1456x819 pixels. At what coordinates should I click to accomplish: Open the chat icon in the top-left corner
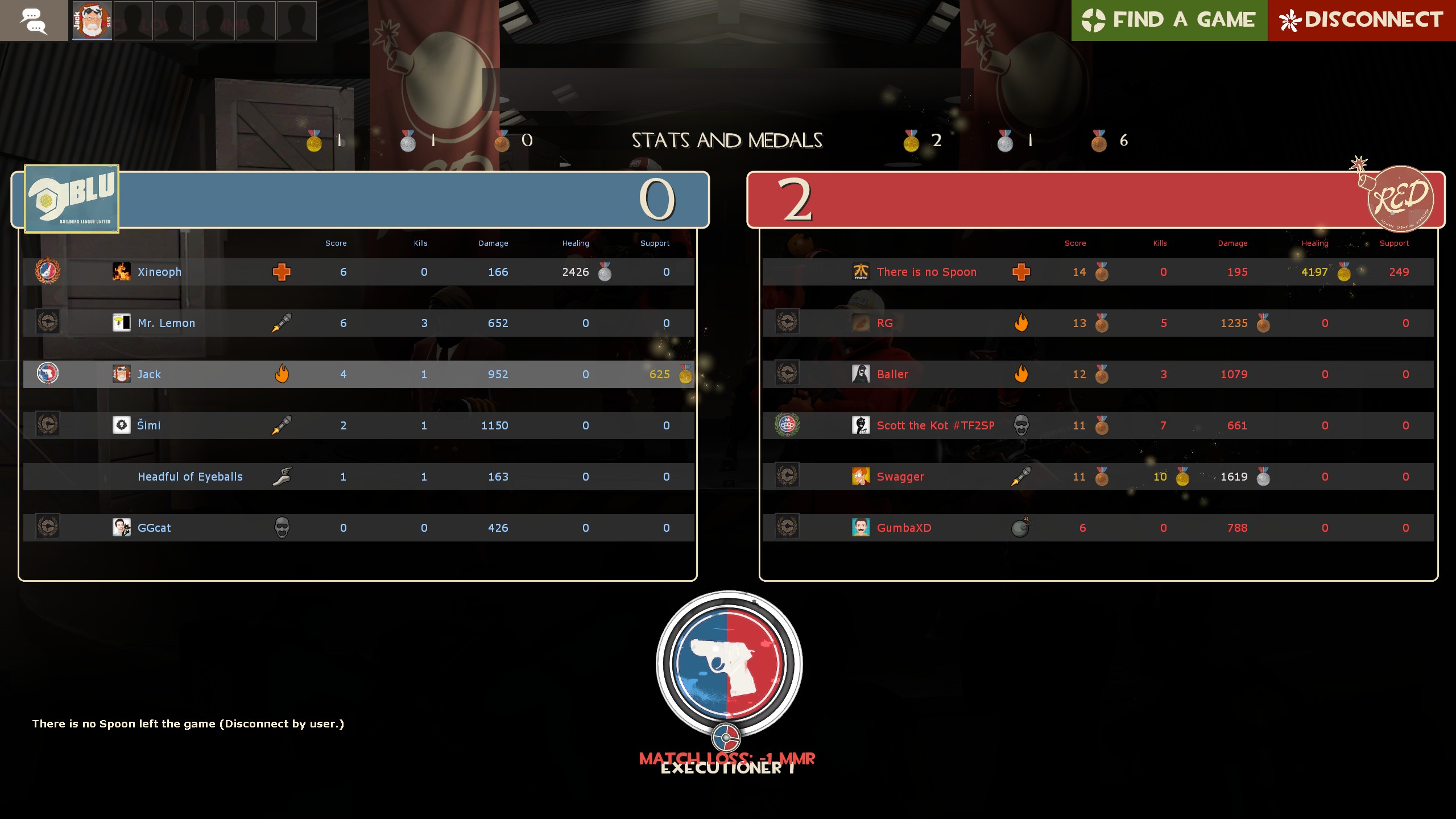[x=34, y=20]
